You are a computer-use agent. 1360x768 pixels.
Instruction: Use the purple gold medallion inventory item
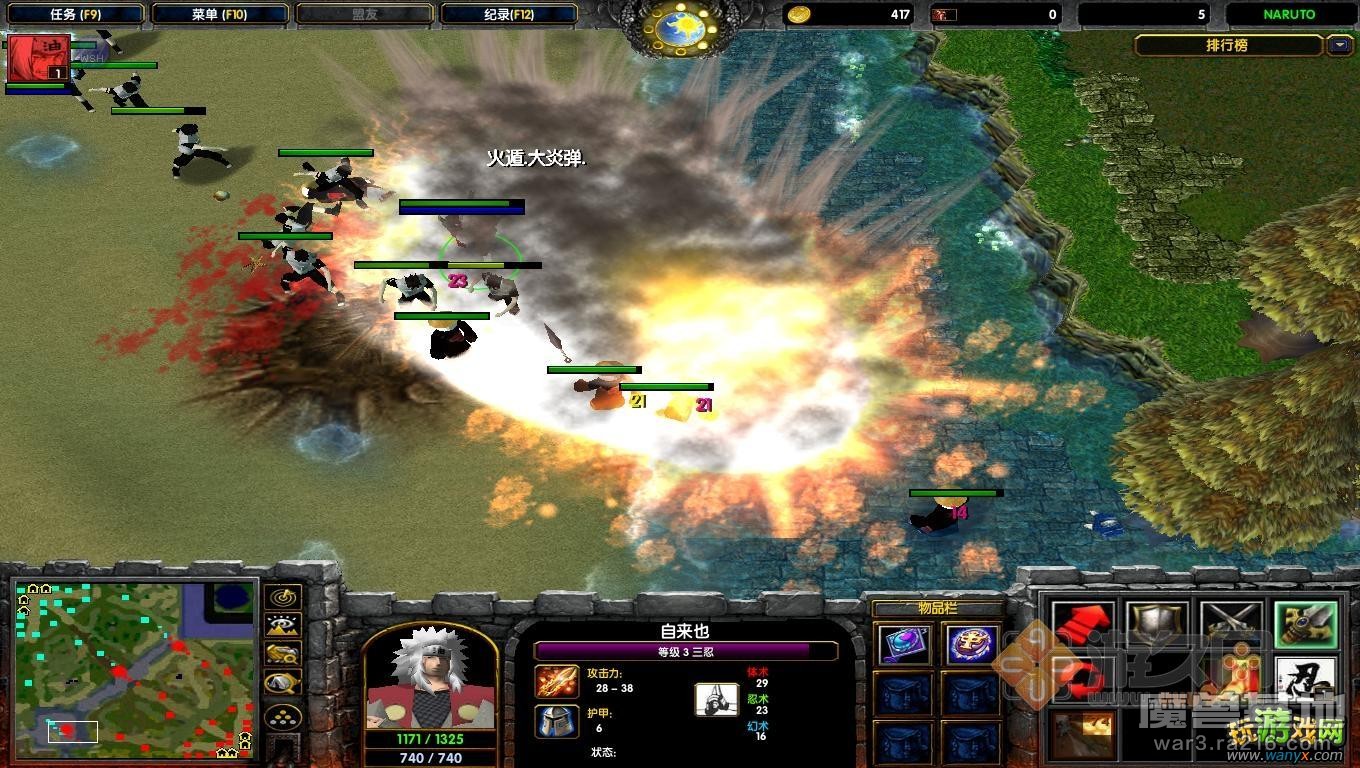coord(971,644)
